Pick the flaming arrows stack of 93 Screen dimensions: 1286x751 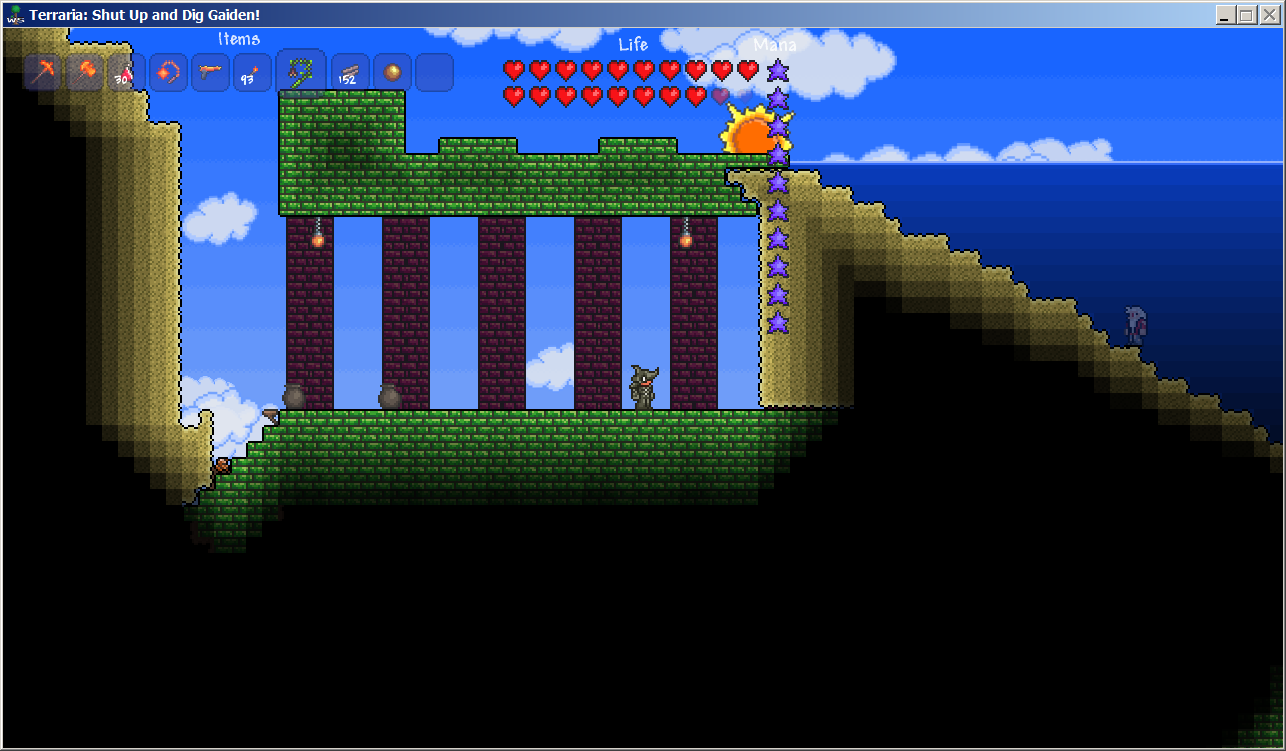[x=252, y=73]
